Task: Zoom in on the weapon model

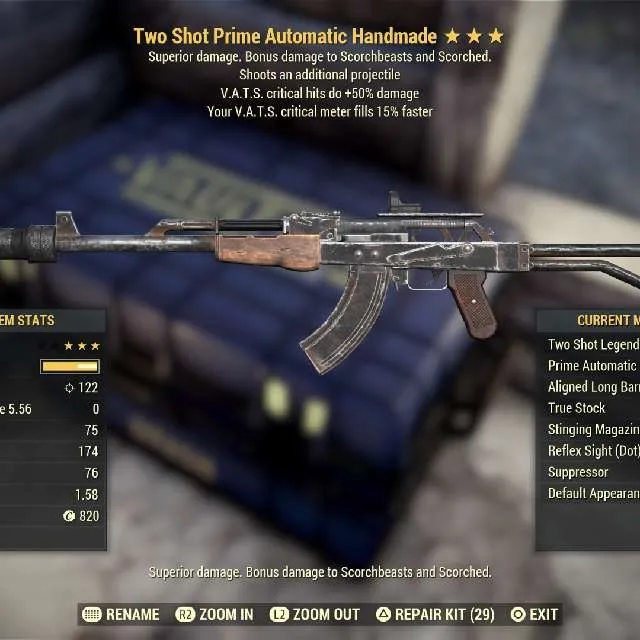Action: click(215, 614)
